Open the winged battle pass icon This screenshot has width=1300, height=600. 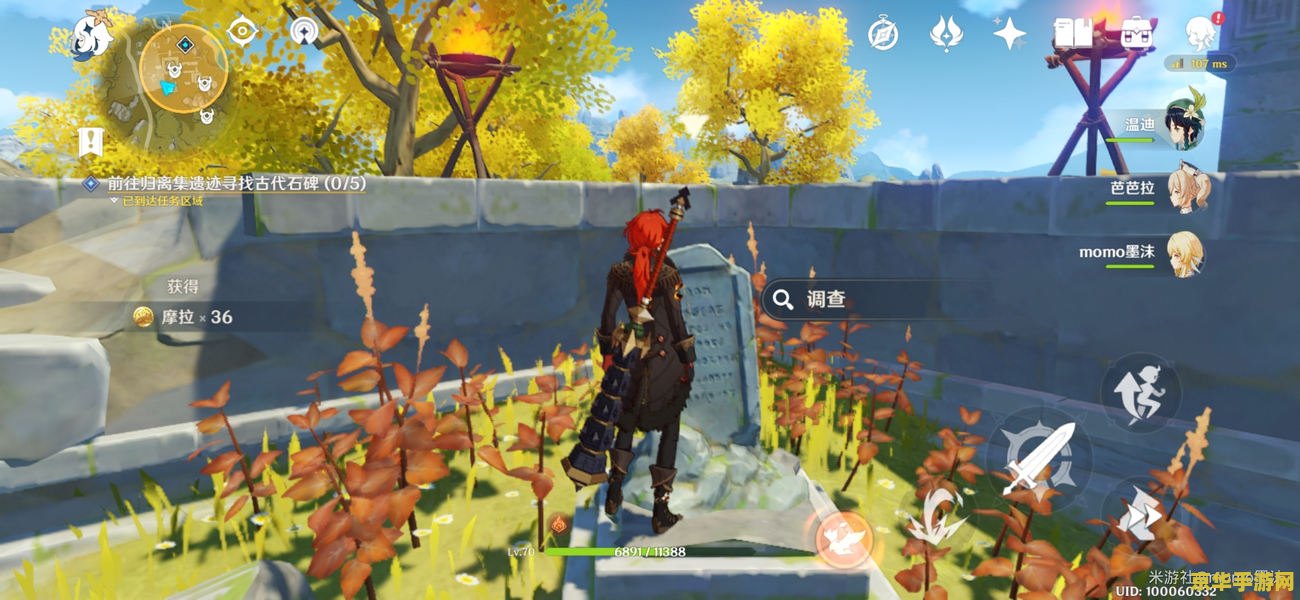(945, 33)
